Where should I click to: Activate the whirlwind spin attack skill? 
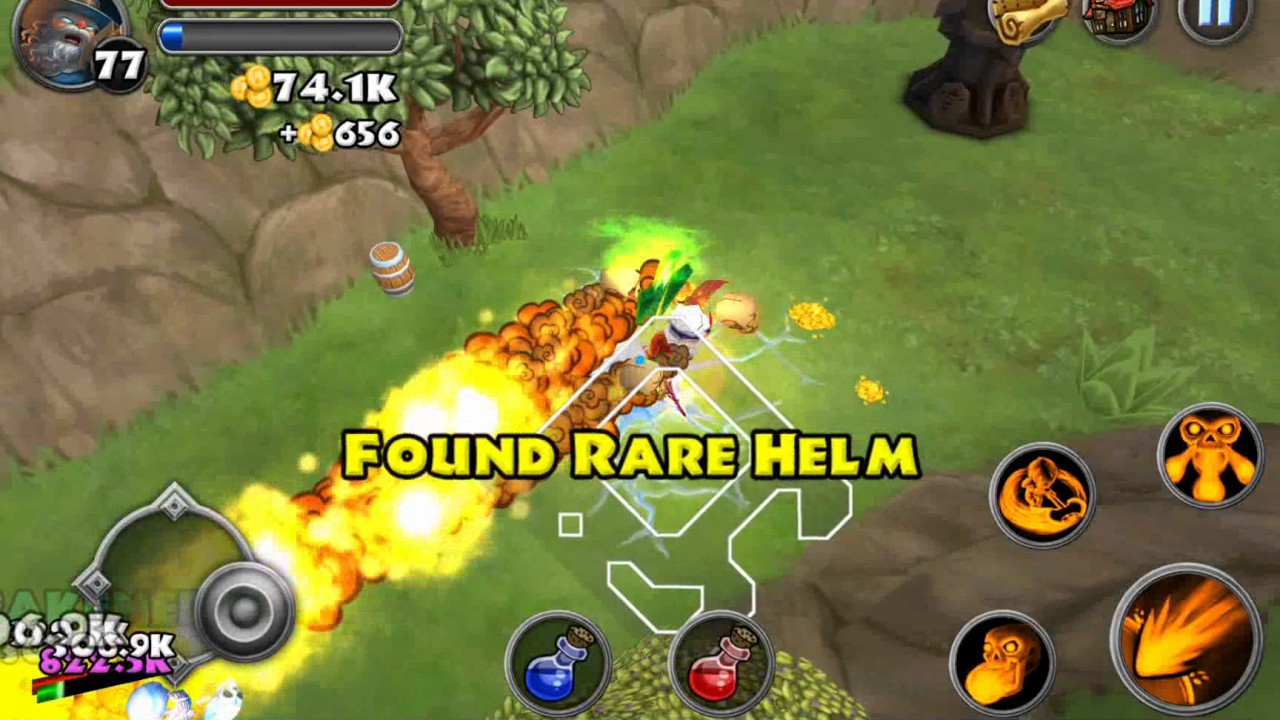click(1044, 495)
